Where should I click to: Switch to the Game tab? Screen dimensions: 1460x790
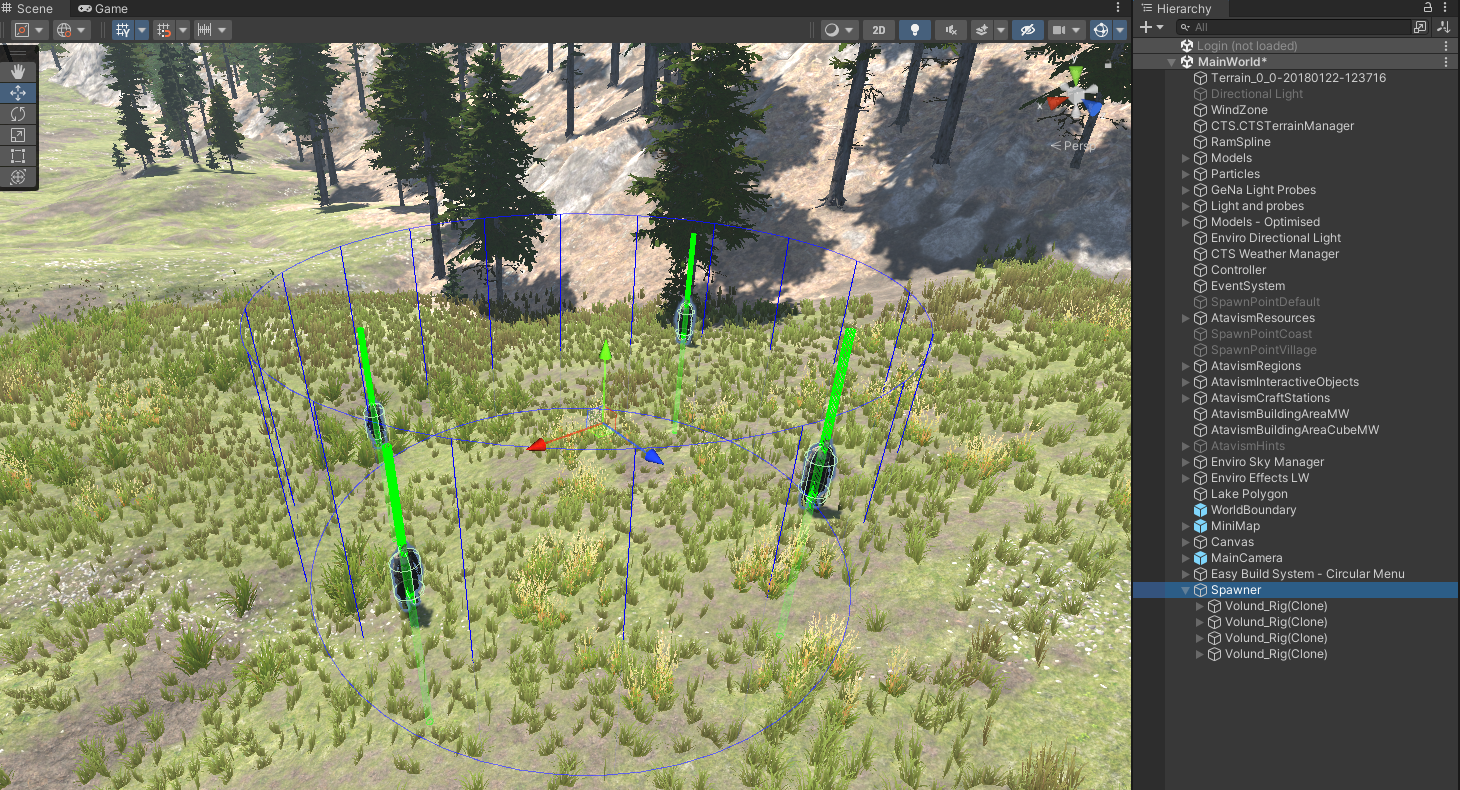(104, 9)
